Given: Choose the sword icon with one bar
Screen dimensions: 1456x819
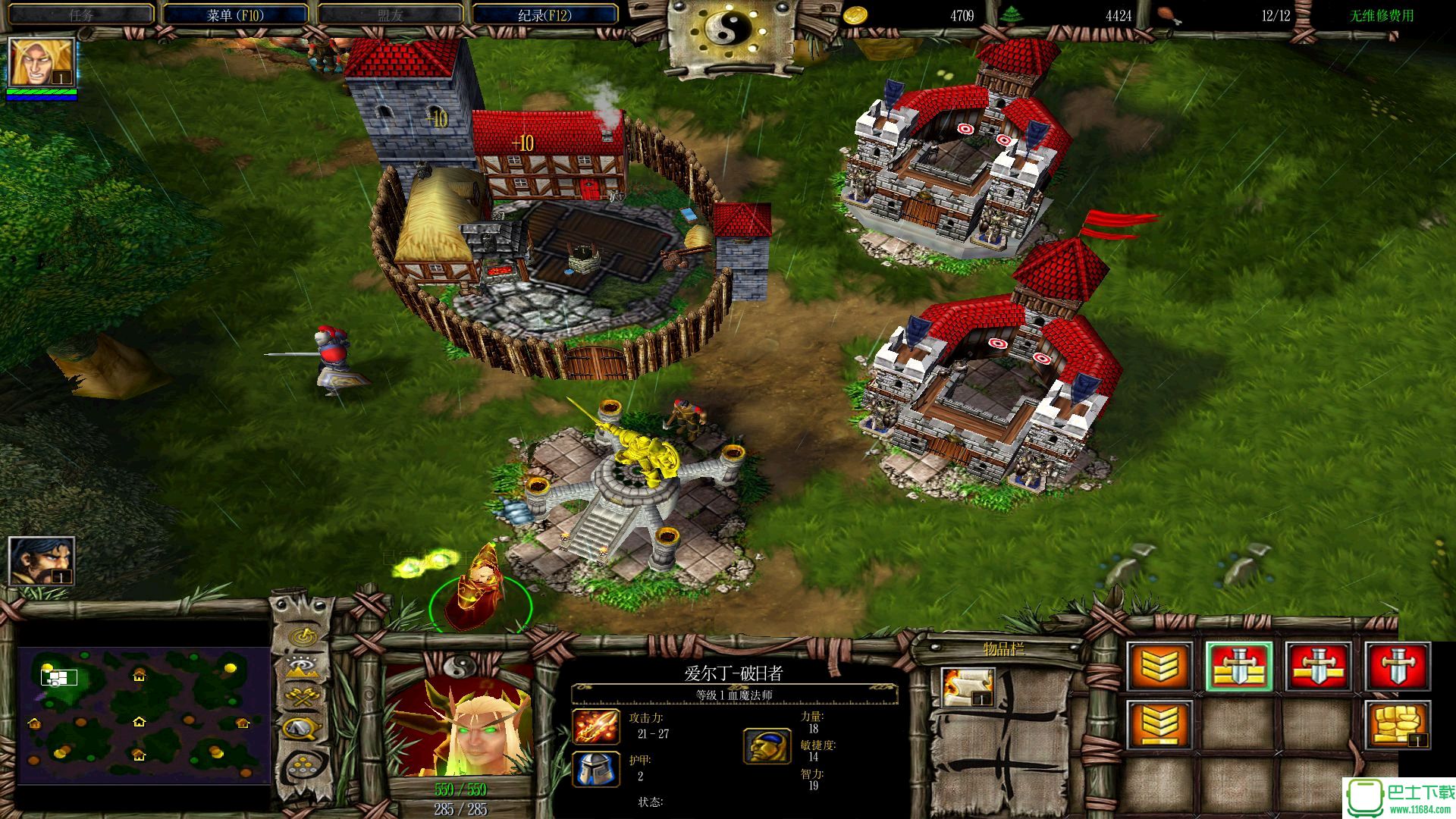Looking at the screenshot, I should (x=1318, y=667).
